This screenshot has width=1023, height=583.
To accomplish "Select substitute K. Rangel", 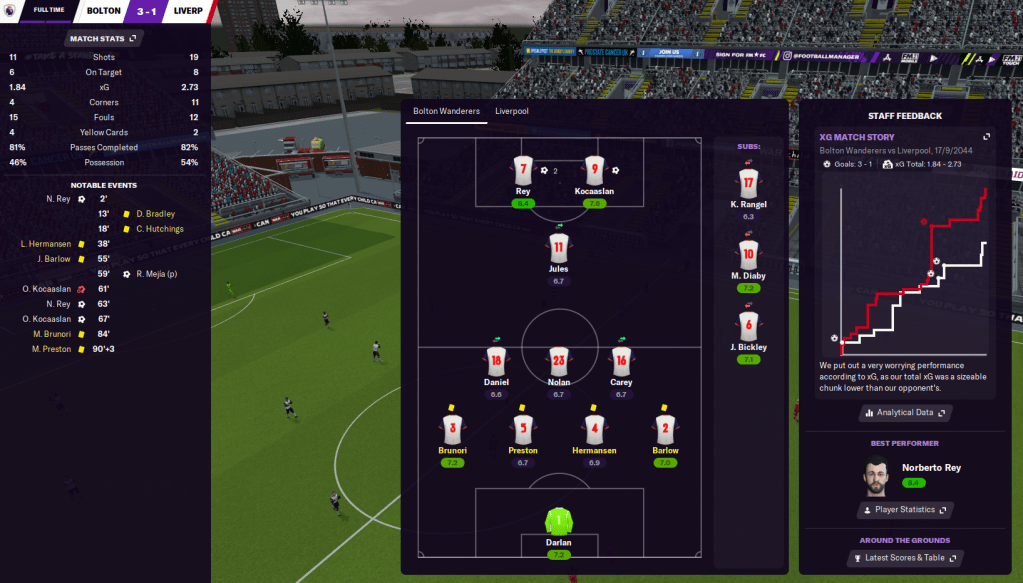I will pyautogui.click(x=748, y=182).
